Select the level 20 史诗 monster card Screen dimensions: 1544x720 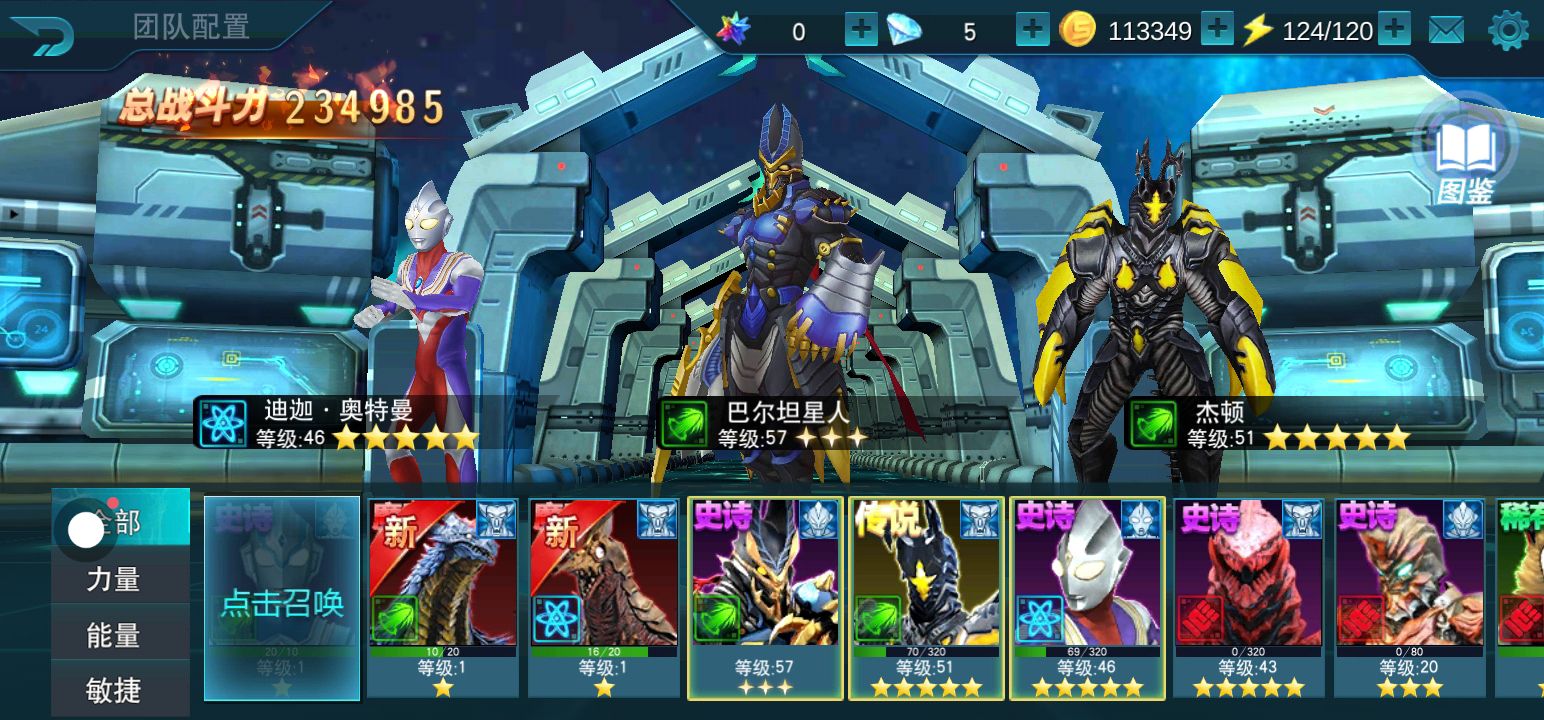click(x=1409, y=597)
